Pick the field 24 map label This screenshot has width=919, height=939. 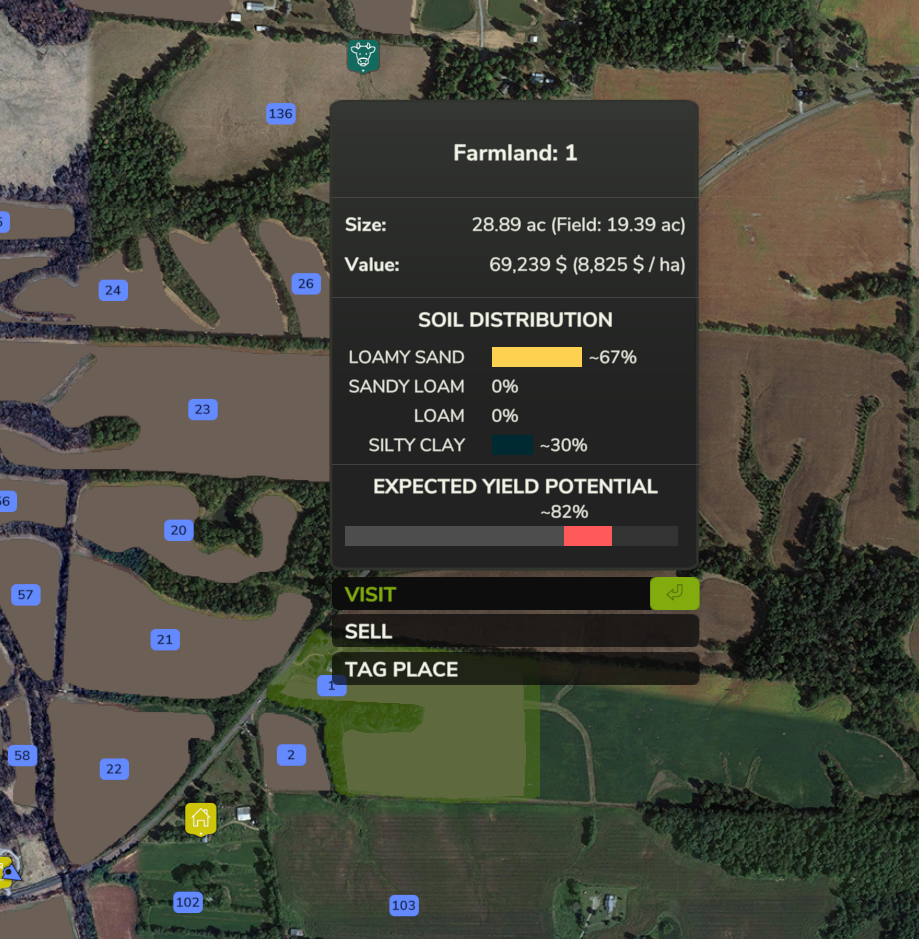tap(113, 291)
